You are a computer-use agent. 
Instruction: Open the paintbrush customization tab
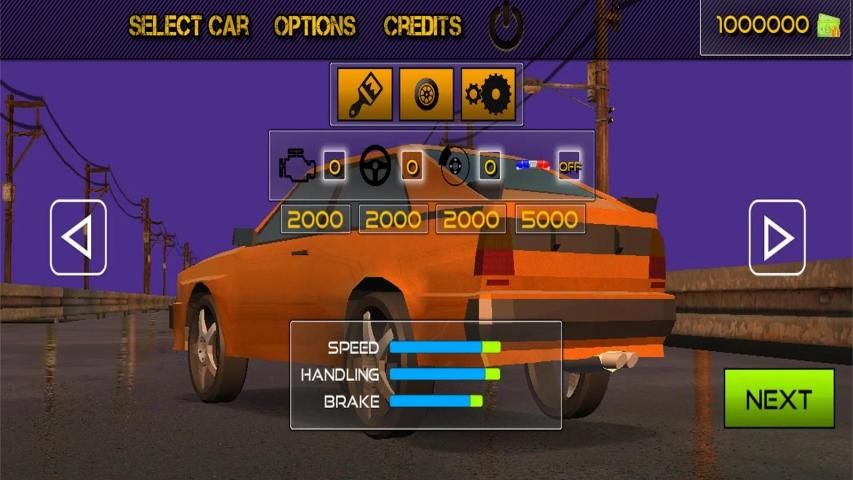(x=365, y=94)
